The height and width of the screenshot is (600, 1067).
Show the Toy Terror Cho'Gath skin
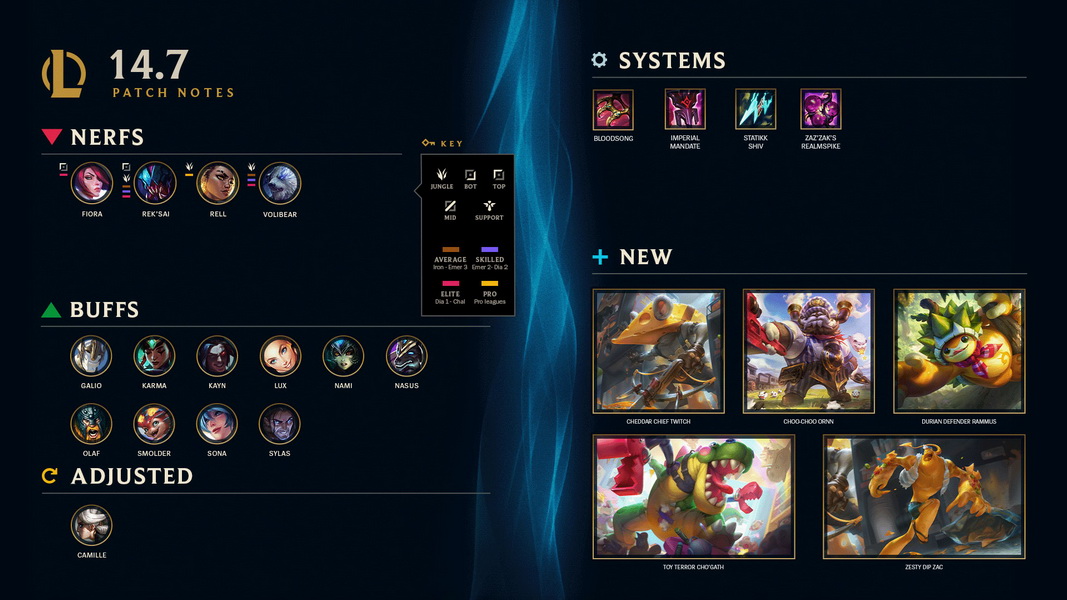tap(694, 496)
